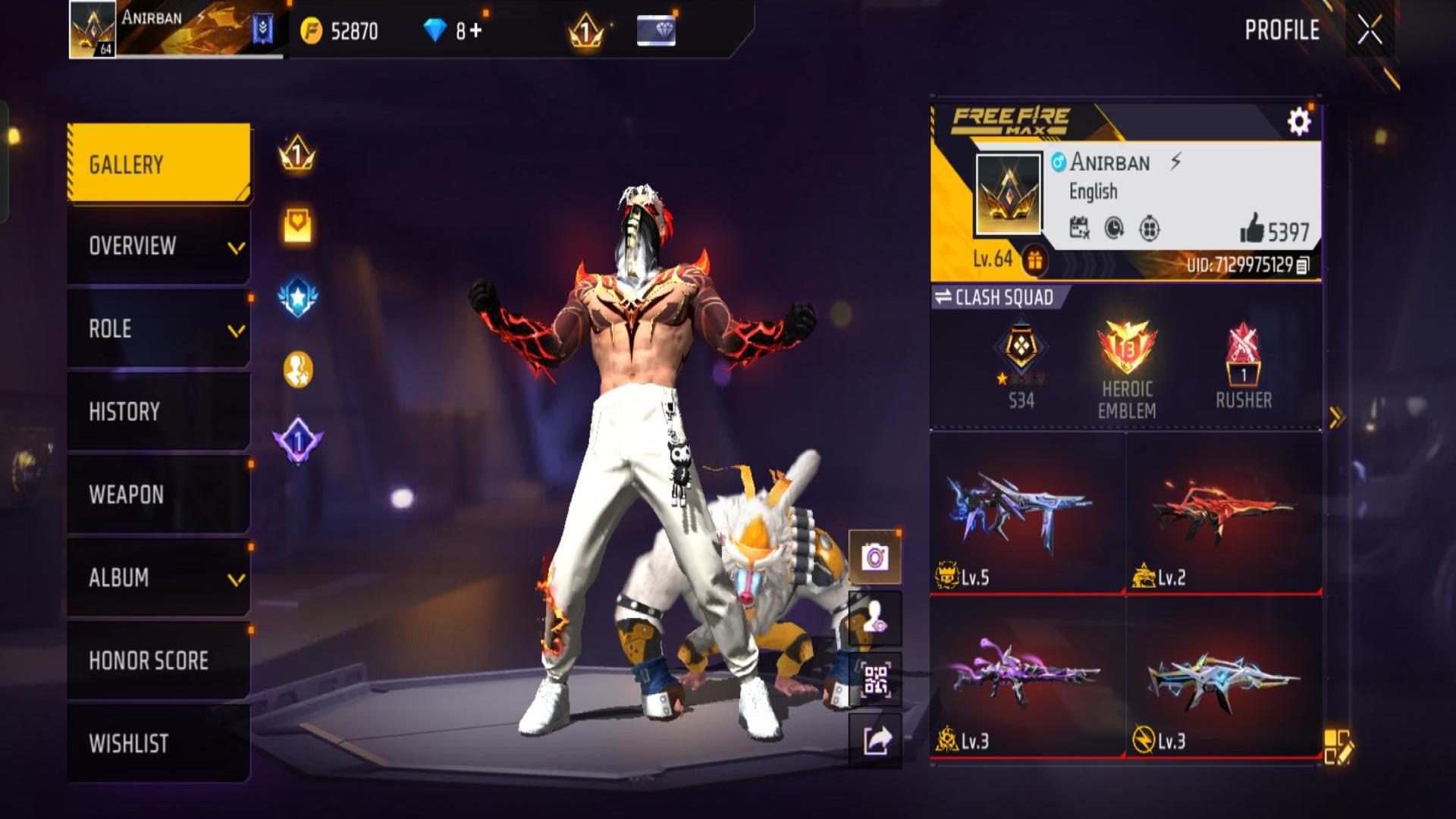Edit the weapon showcase layout
The width and height of the screenshot is (1456, 819).
coord(1338,746)
